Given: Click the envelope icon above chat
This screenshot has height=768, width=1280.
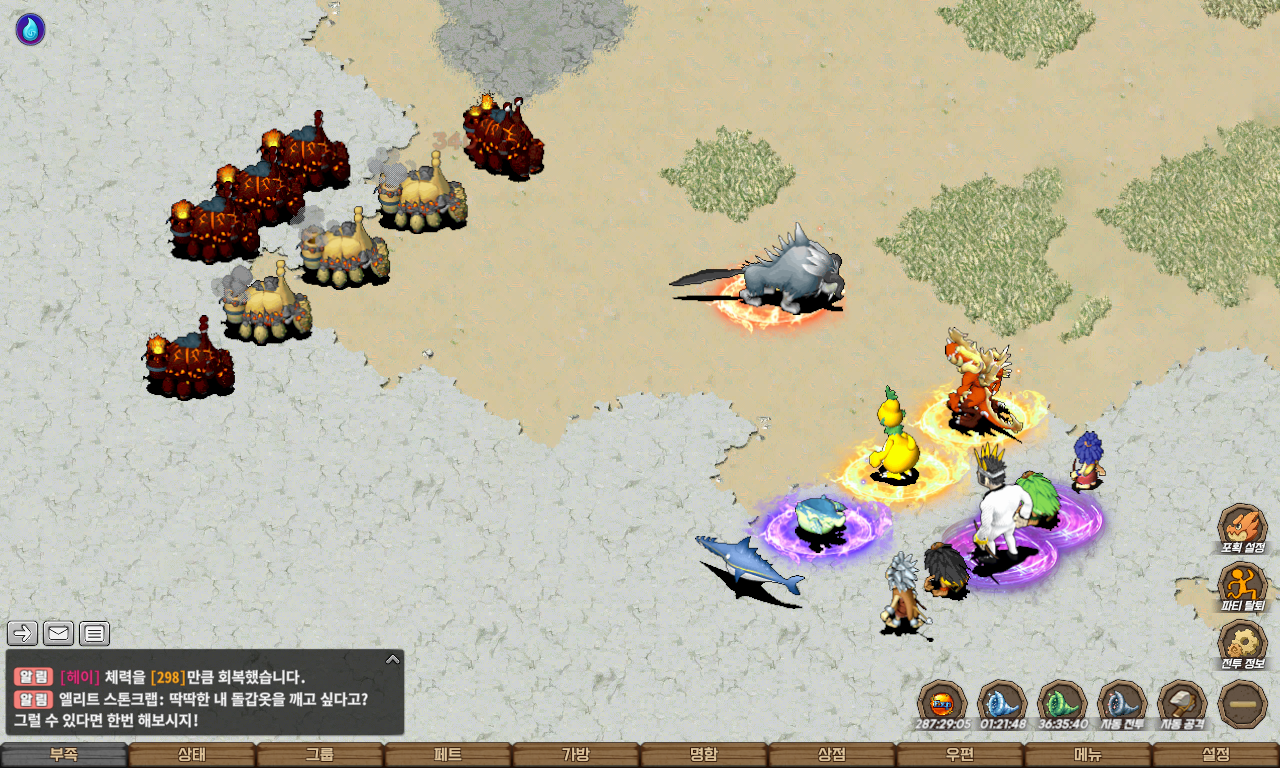Looking at the screenshot, I should click(59, 633).
